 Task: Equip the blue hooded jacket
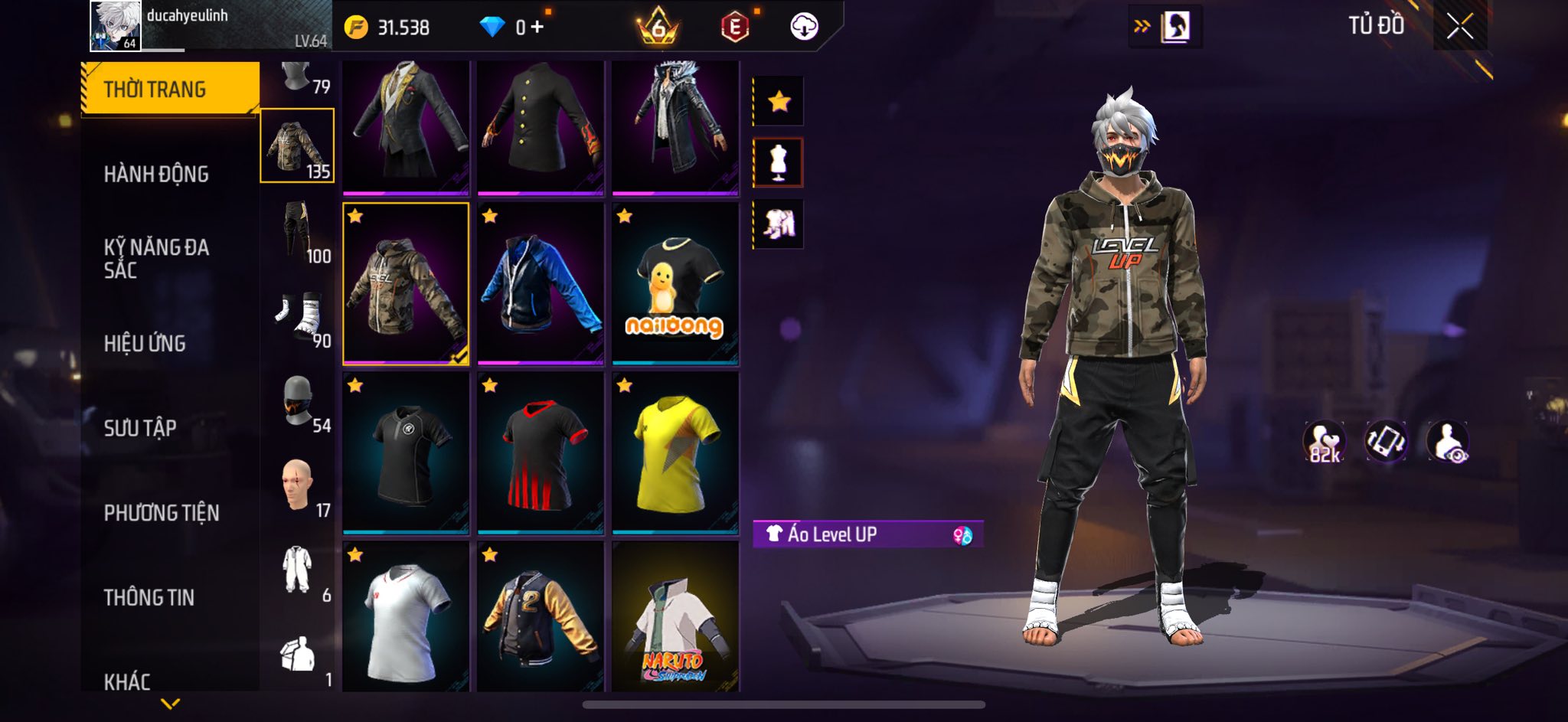[x=540, y=283]
